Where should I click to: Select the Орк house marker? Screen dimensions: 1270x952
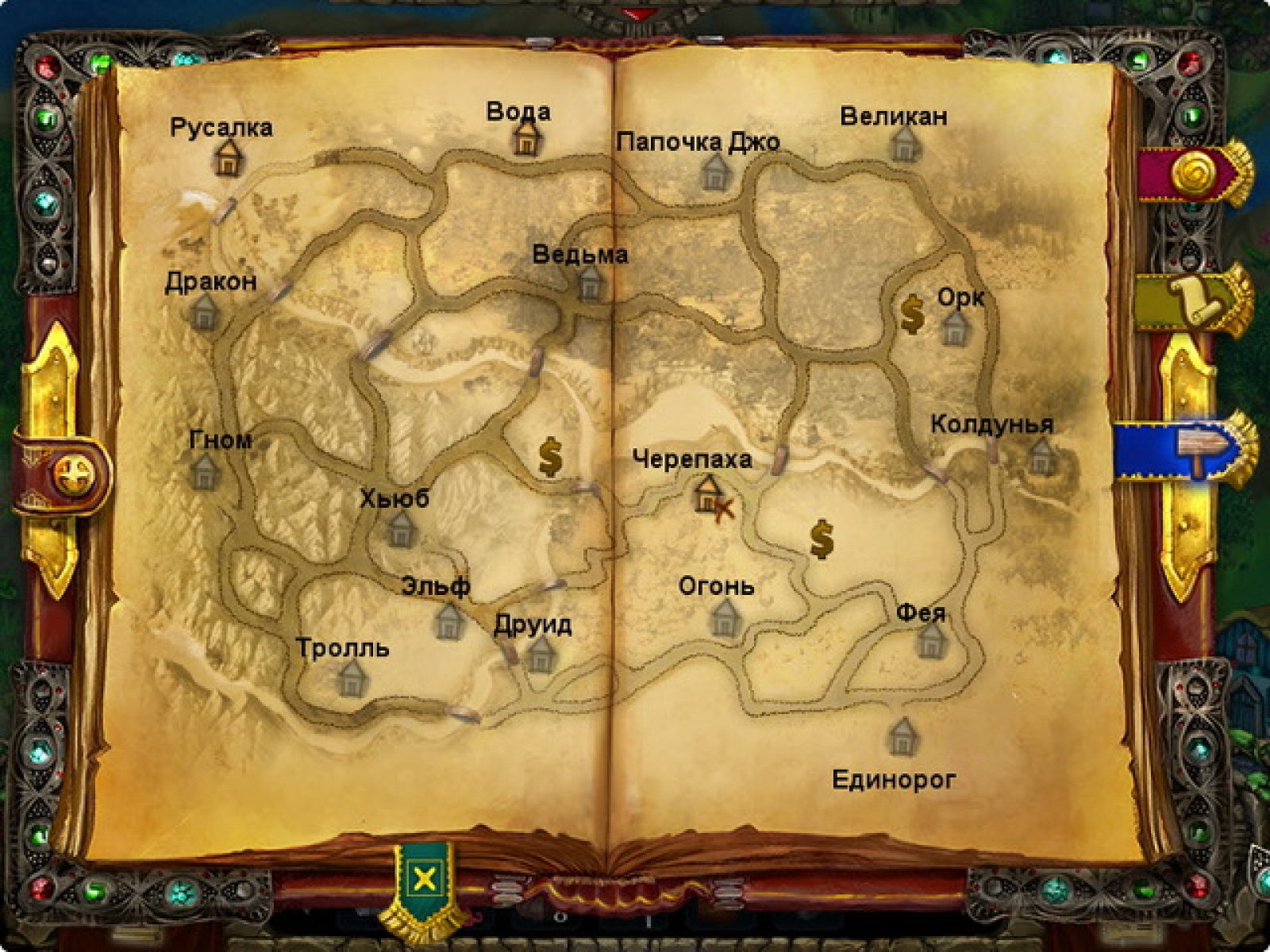954,327
